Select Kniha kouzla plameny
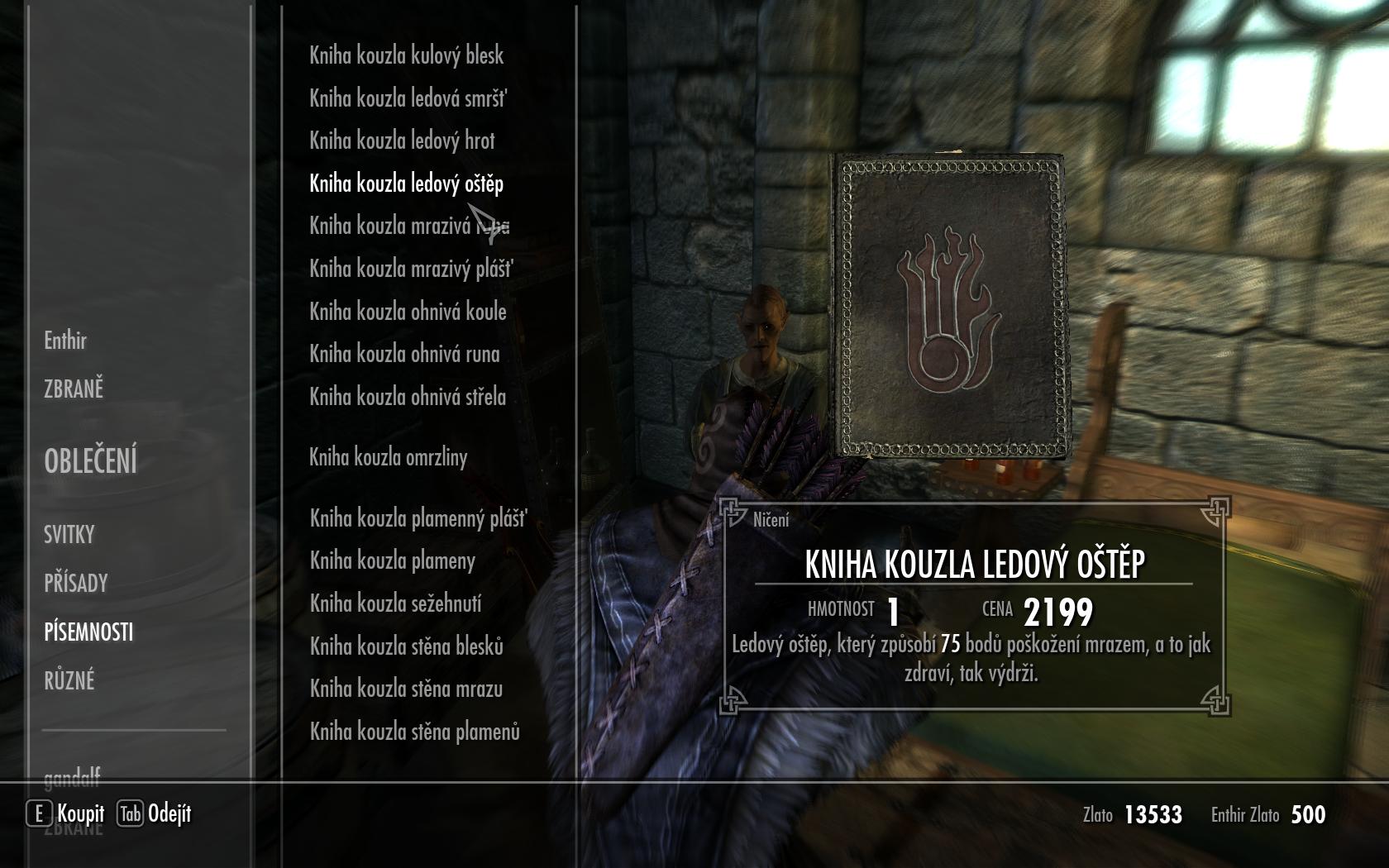The width and height of the screenshot is (1389, 868). point(392,560)
